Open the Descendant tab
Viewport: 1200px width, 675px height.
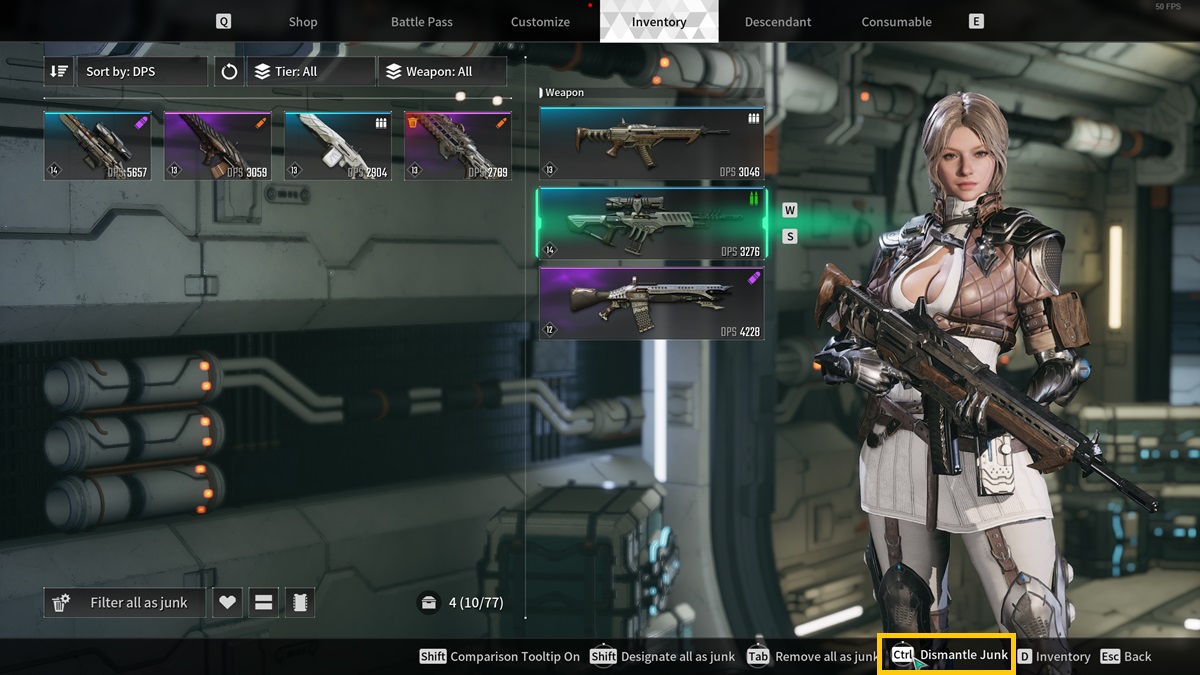point(778,22)
